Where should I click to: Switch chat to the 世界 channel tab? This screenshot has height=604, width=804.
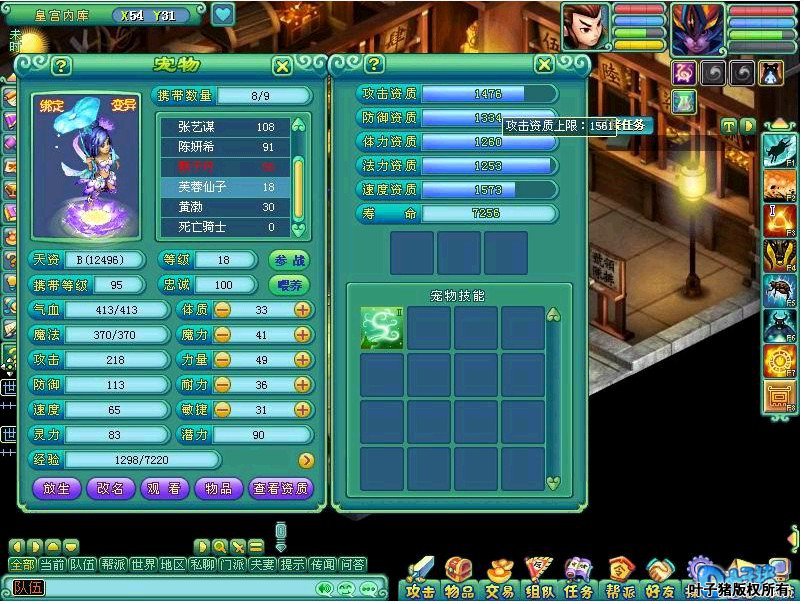[143, 565]
